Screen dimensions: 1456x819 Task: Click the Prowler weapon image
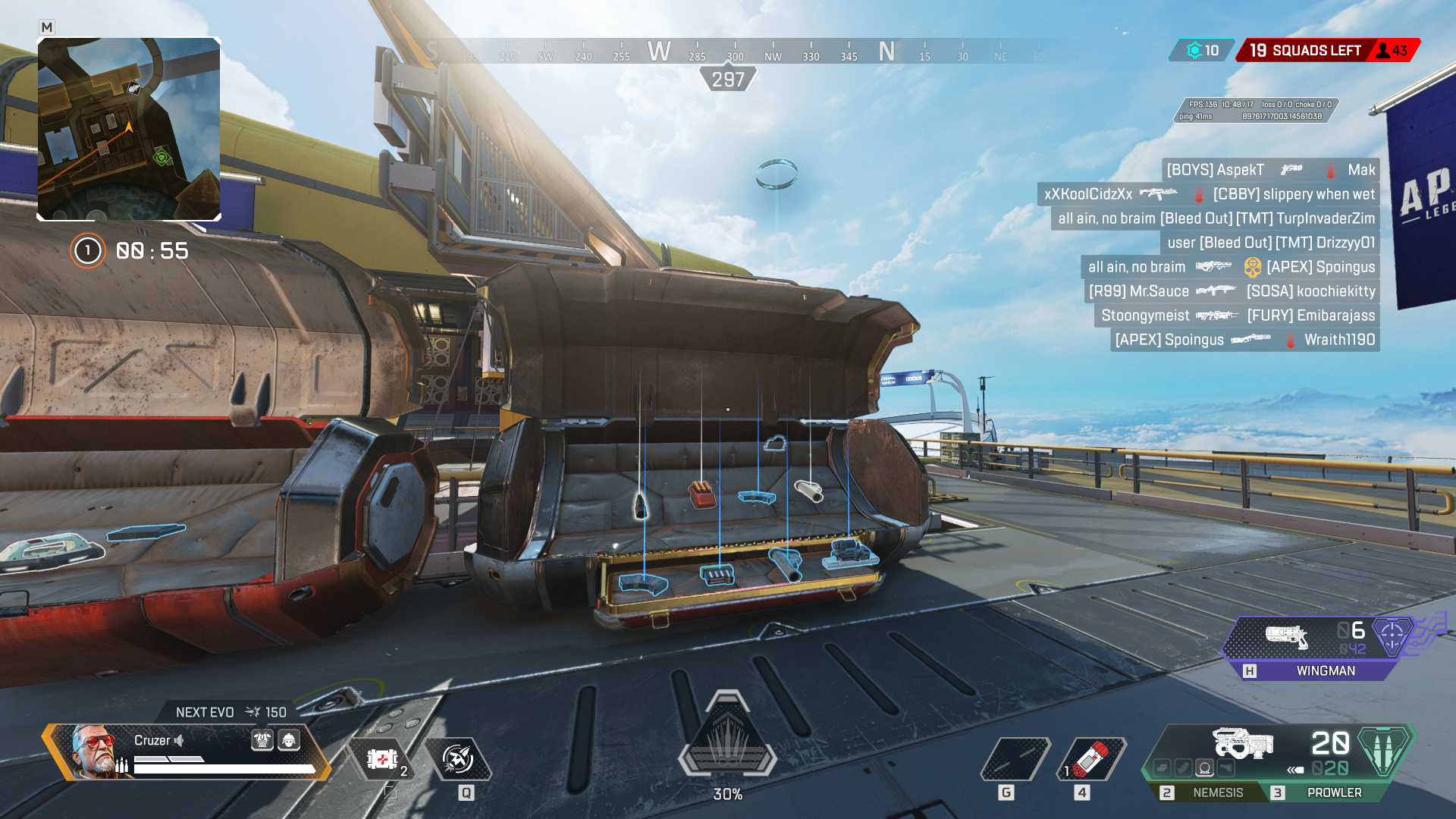(1242, 743)
